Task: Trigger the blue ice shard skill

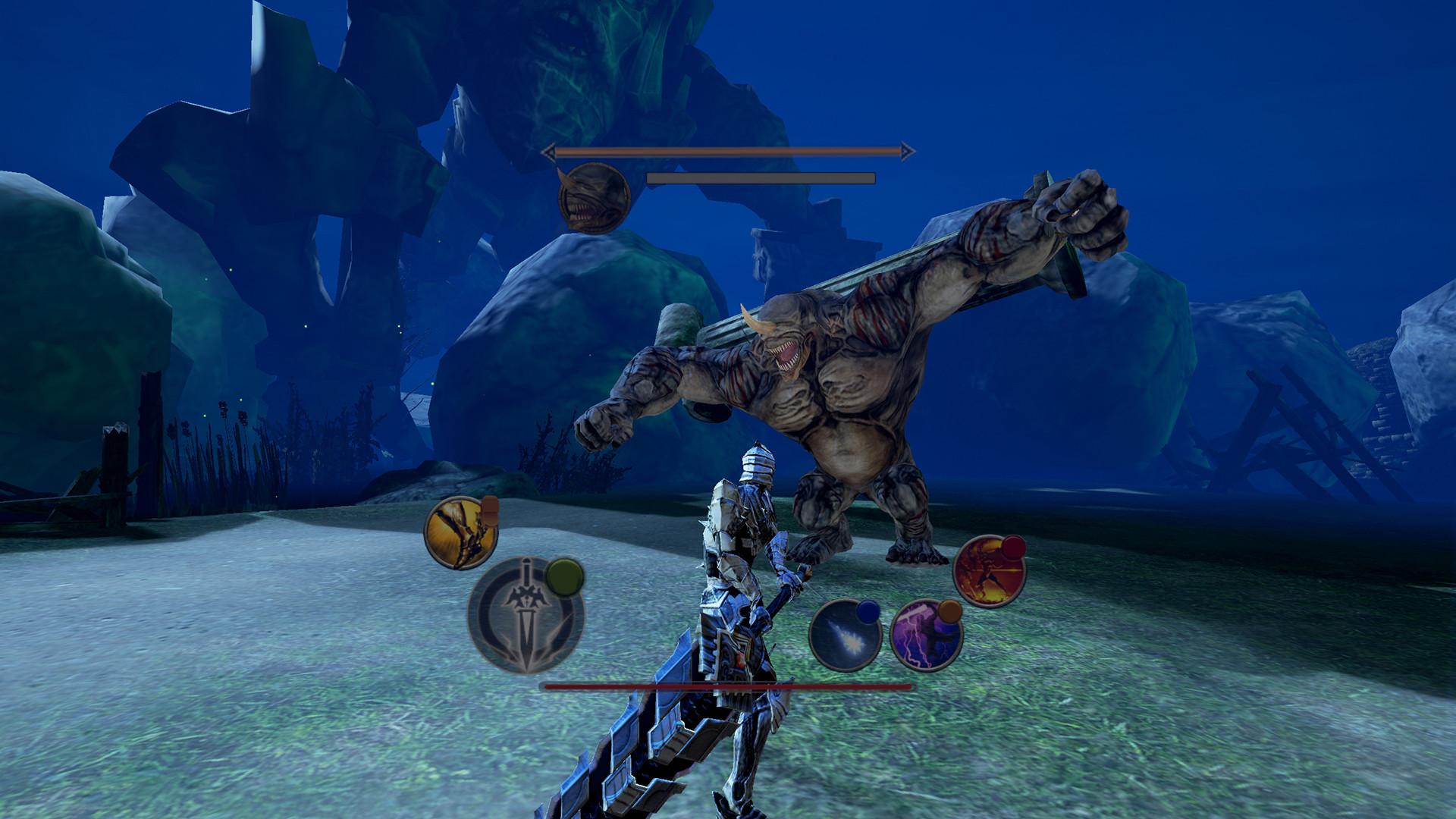Action: coord(845,635)
